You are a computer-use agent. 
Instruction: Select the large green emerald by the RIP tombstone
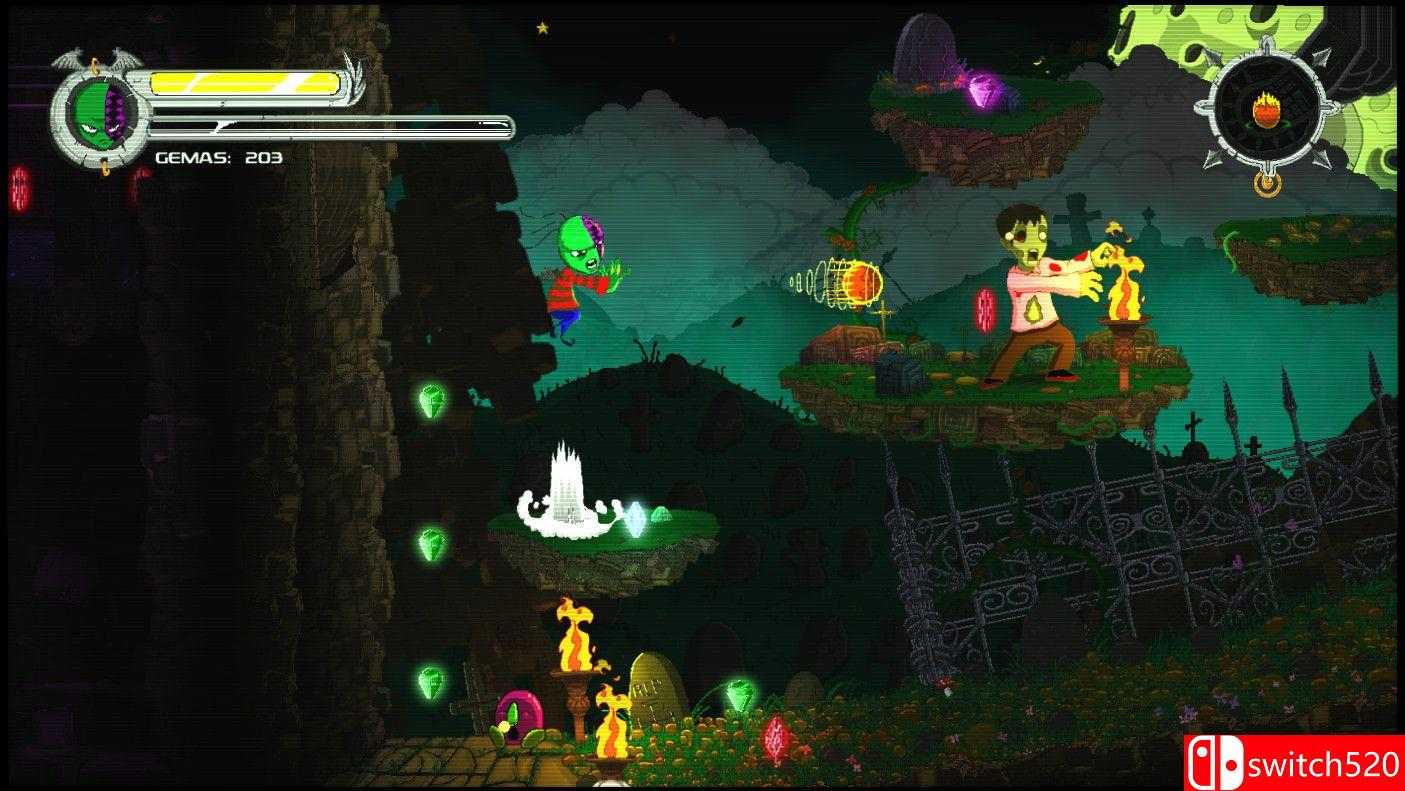[741, 694]
